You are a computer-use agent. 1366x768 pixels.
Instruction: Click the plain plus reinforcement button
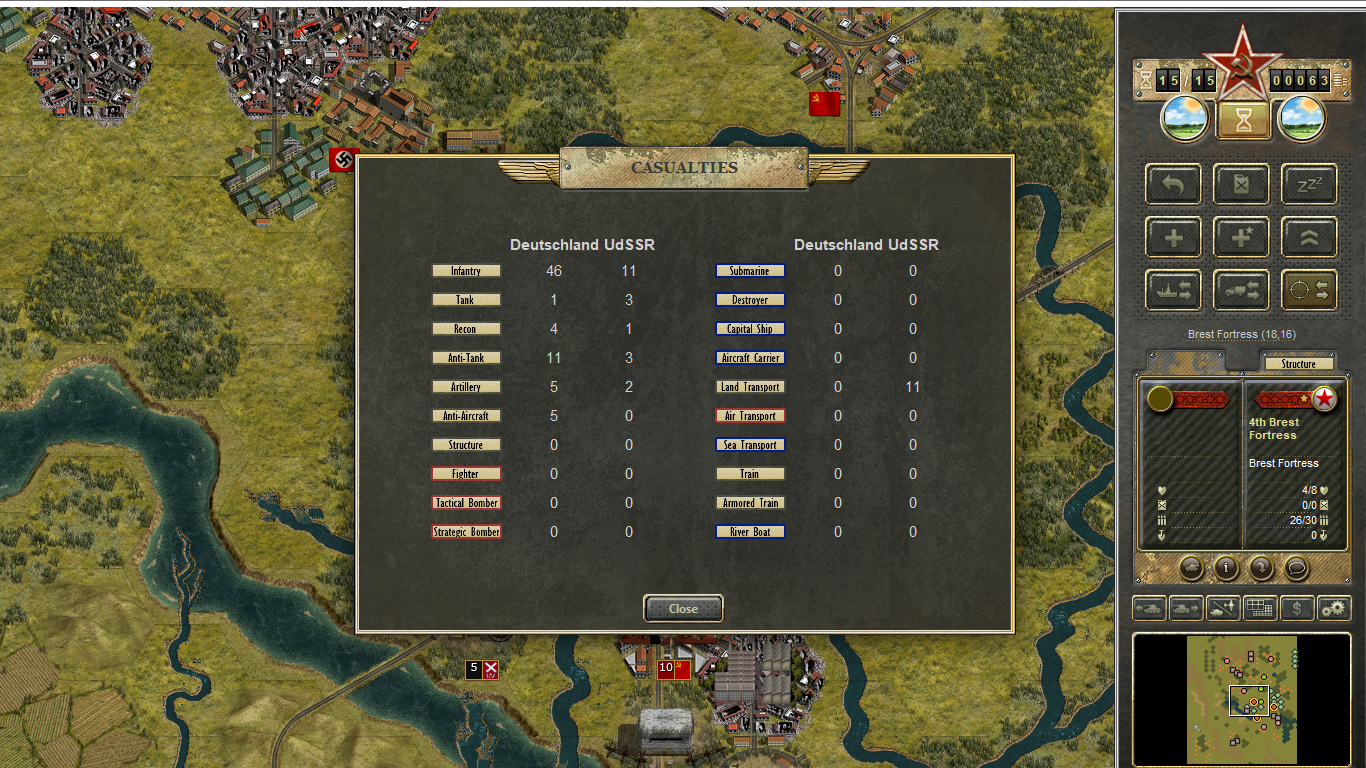pyautogui.click(x=1174, y=238)
